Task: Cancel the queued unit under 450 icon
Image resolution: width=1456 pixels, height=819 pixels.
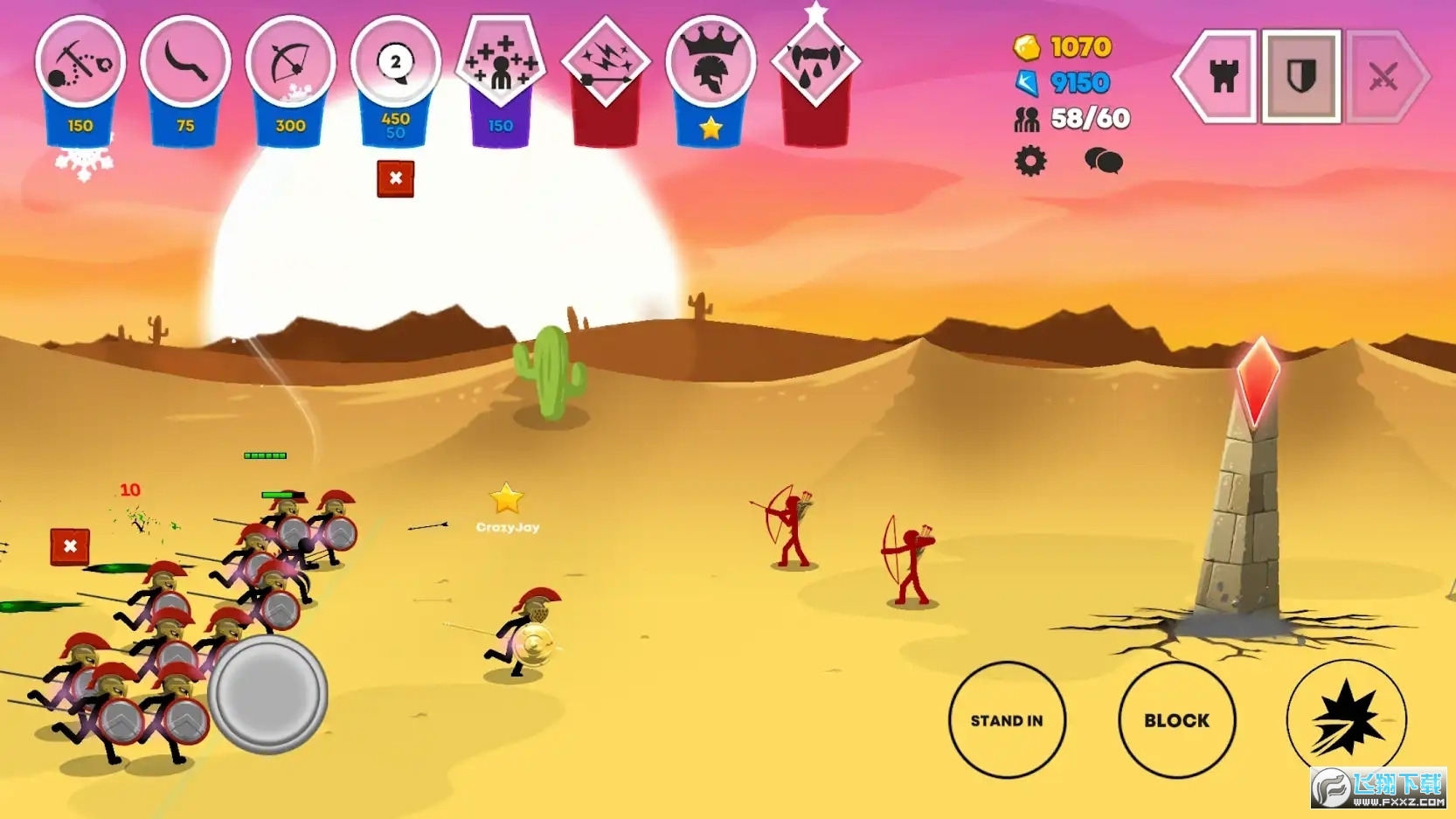Action: [x=395, y=179]
